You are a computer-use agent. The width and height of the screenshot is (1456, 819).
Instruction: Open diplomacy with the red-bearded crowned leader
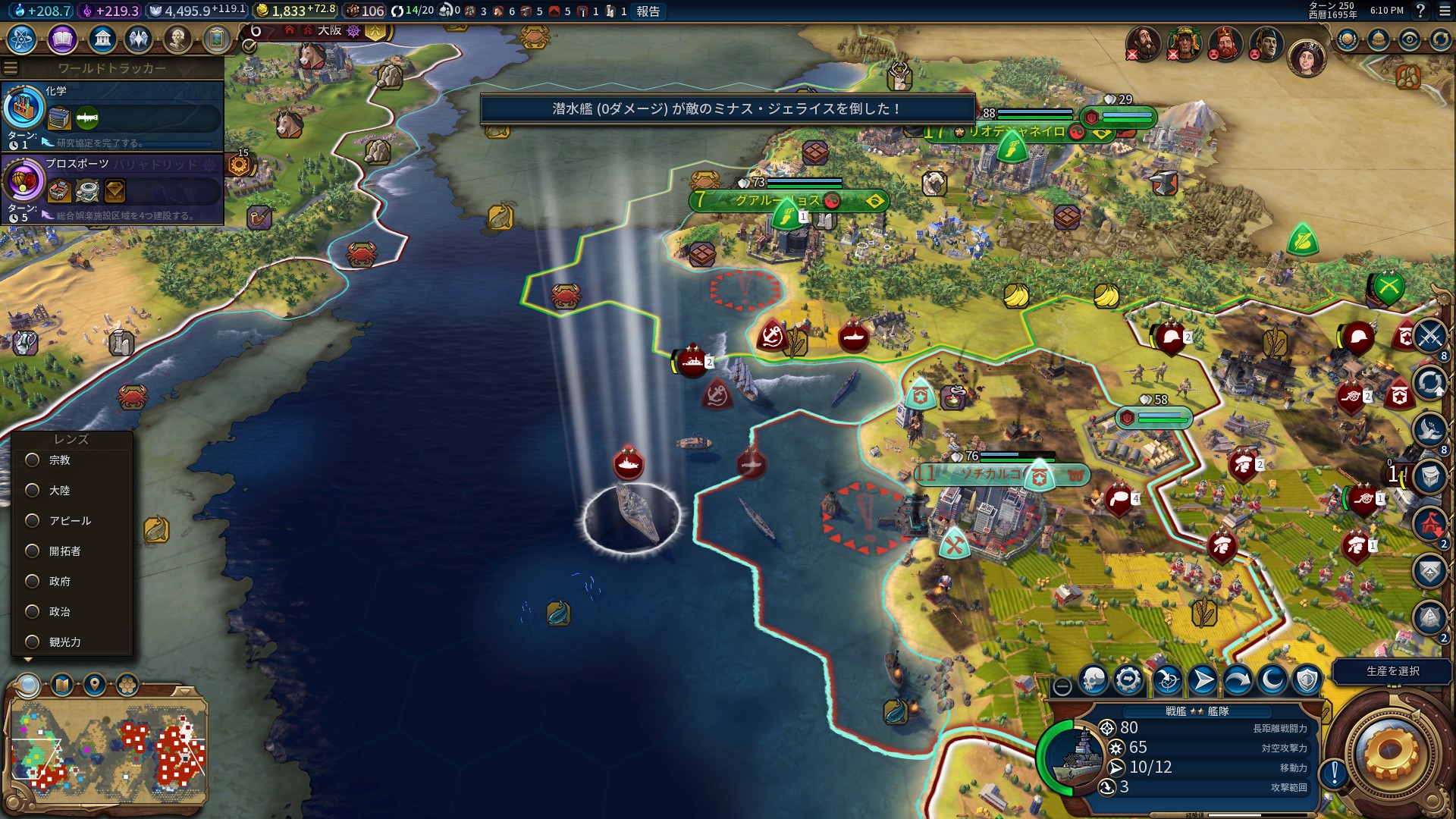pyautogui.click(x=1225, y=44)
